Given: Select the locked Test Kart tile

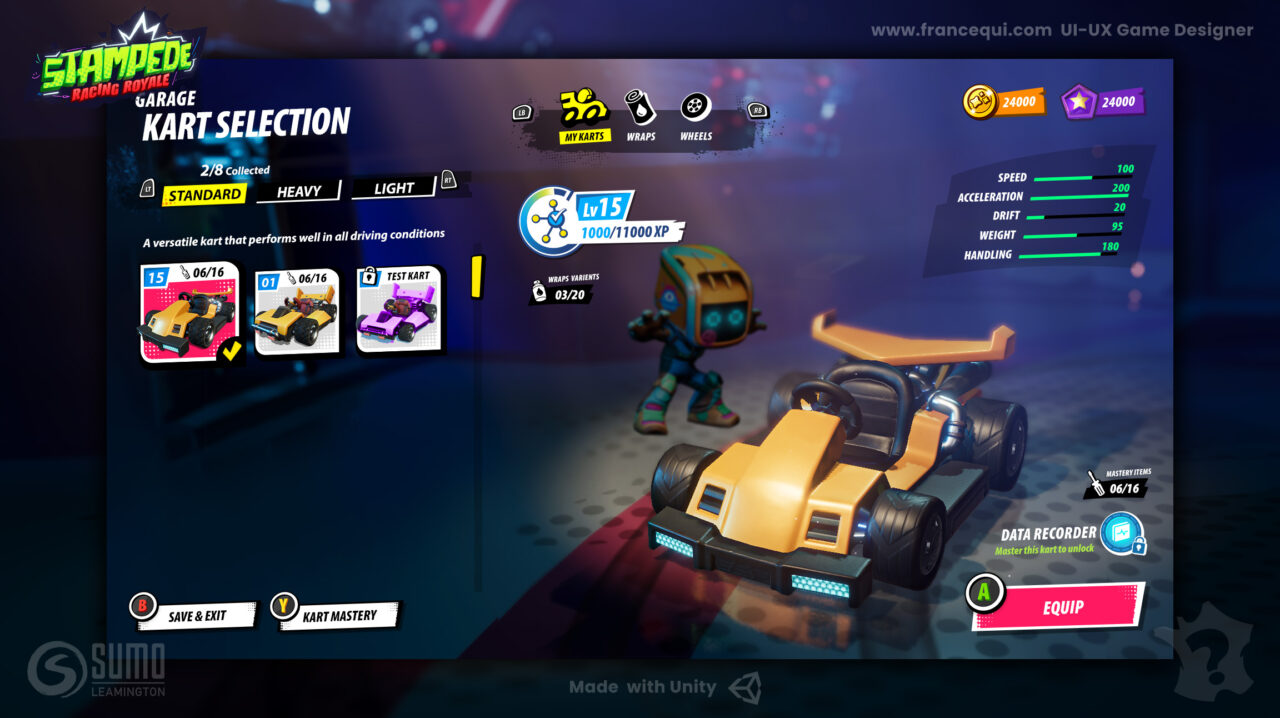Looking at the screenshot, I should click(398, 309).
